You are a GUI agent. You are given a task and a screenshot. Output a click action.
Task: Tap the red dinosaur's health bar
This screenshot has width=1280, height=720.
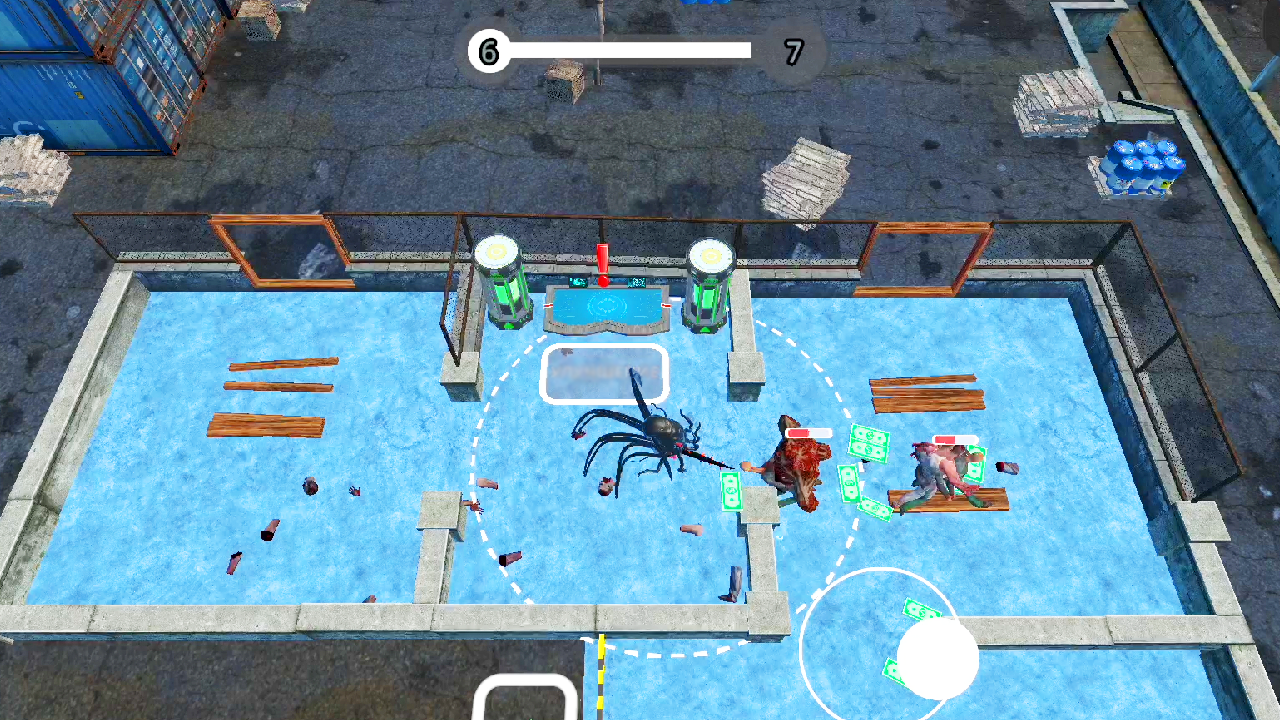pos(808,433)
